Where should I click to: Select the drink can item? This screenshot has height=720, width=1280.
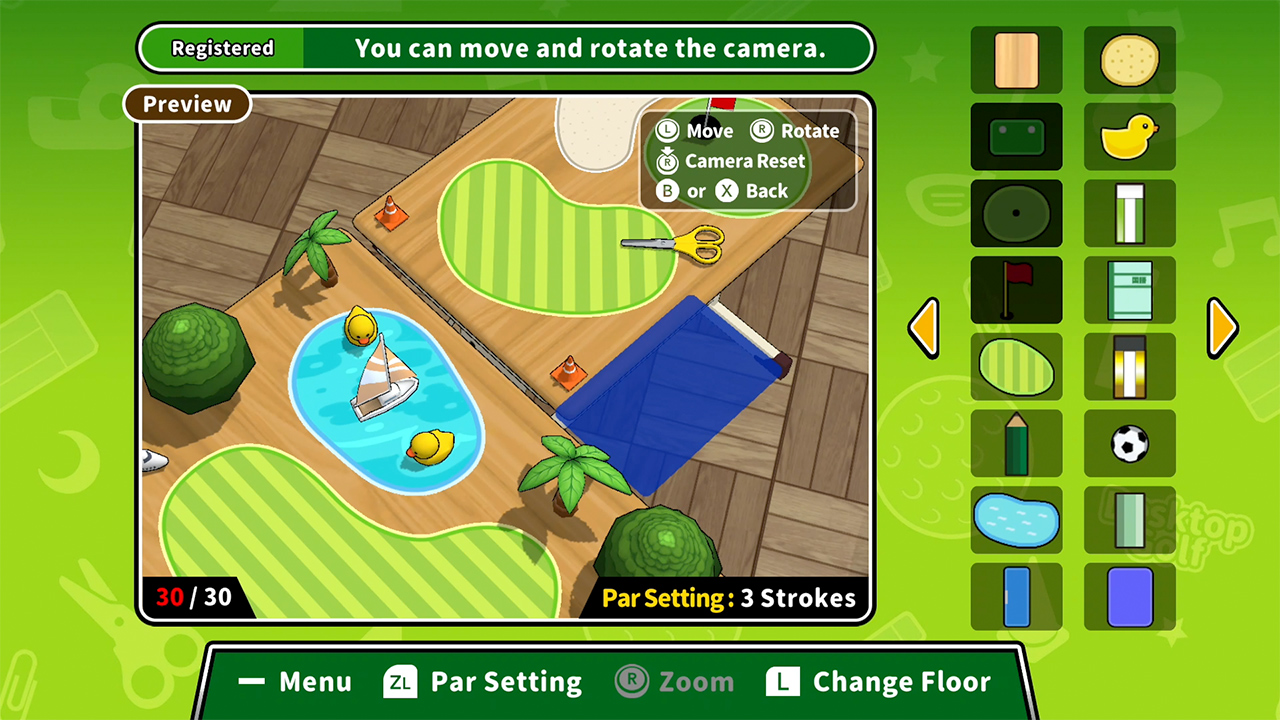pyautogui.click(x=1129, y=213)
